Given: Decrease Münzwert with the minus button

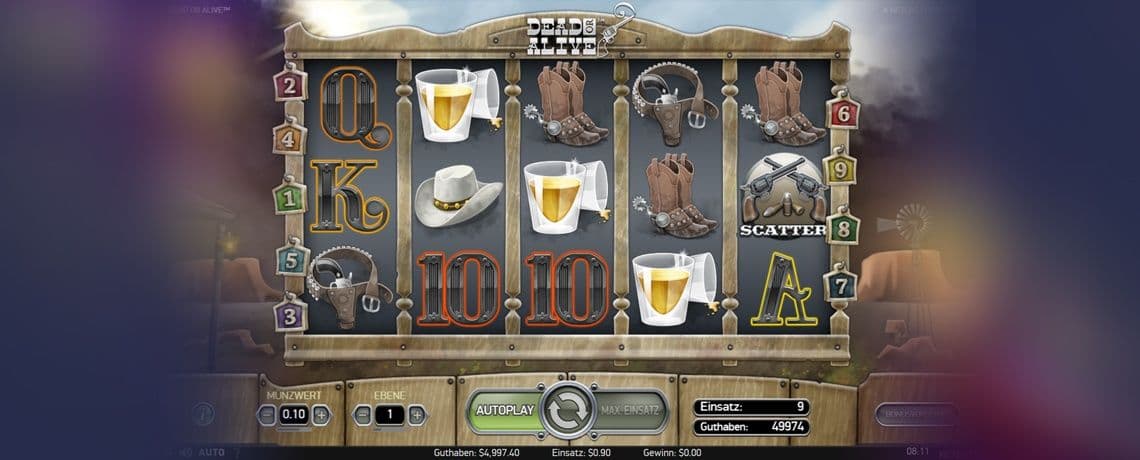Looking at the screenshot, I should click(267, 415).
